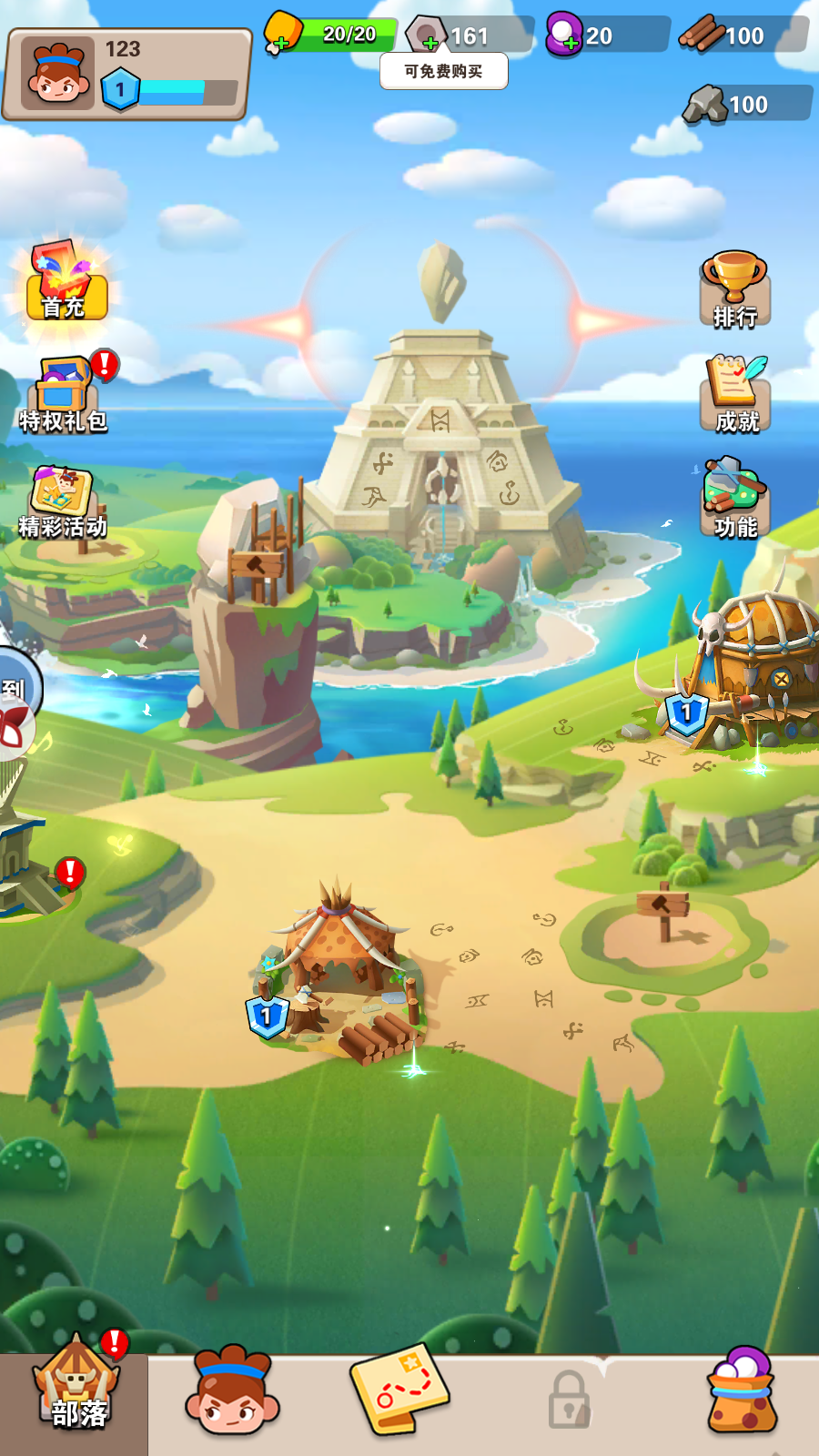The height and width of the screenshot is (1456, 819).
Task: View the 精彩活动 events
Action: click(62, 500)
